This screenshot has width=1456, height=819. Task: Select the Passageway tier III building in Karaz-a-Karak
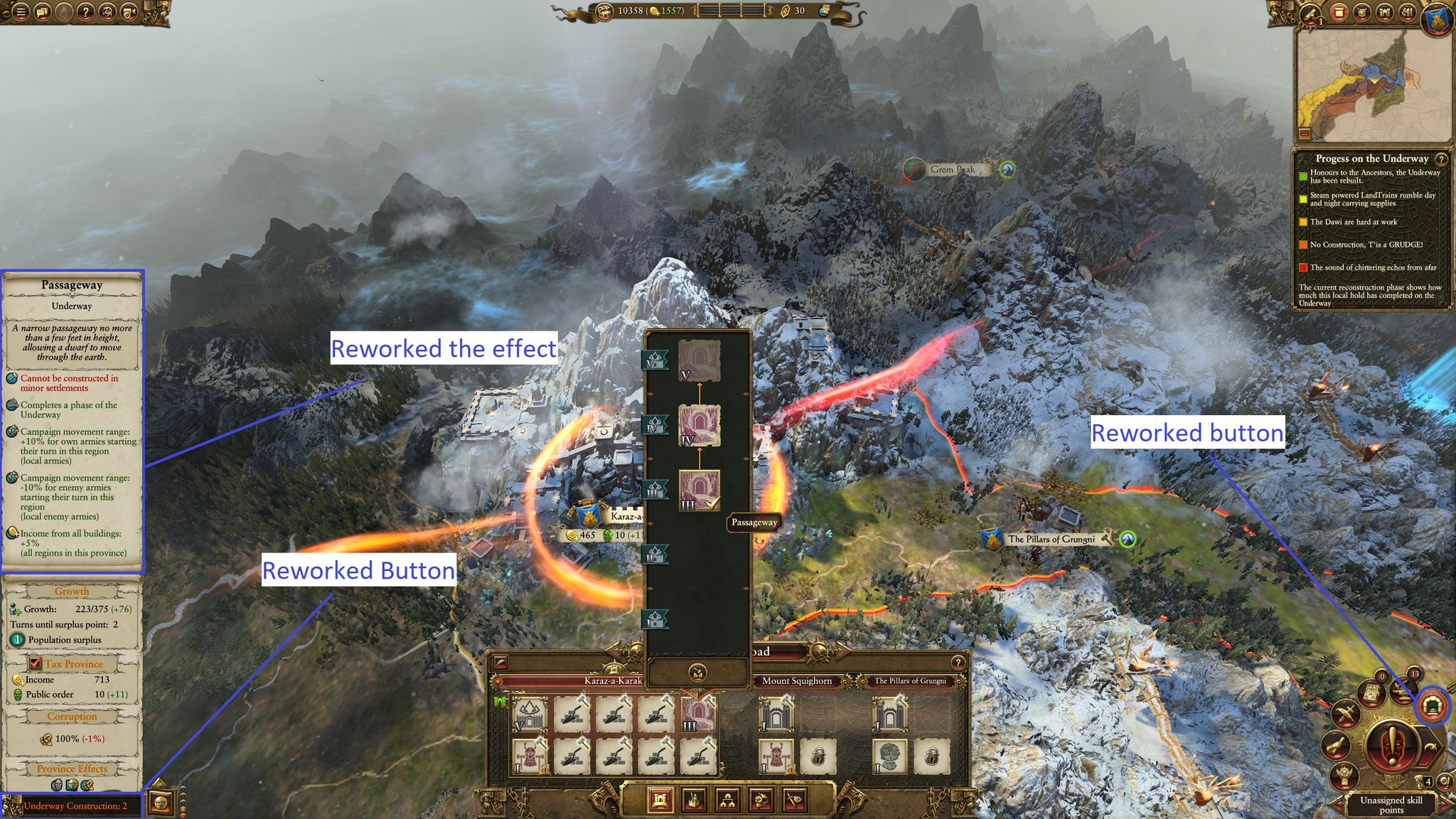[698, 714]
